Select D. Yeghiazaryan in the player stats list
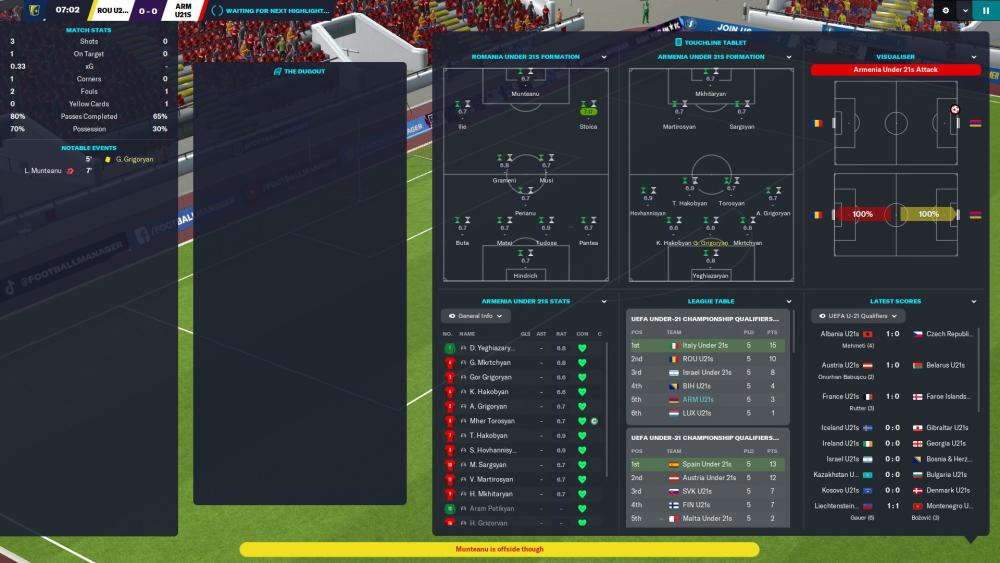 (x=490, y=348)
